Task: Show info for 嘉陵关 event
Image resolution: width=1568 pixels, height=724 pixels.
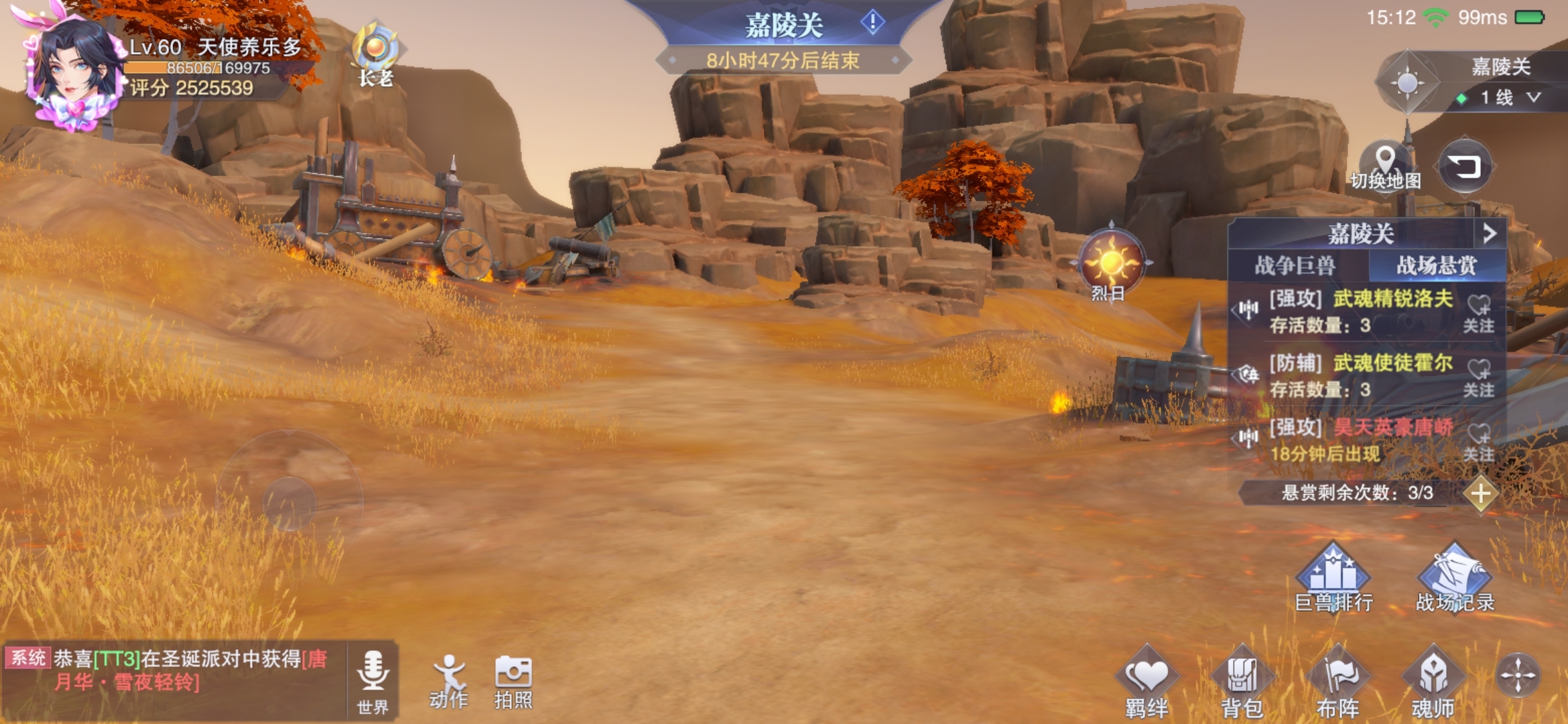Action: click(872, 23)
